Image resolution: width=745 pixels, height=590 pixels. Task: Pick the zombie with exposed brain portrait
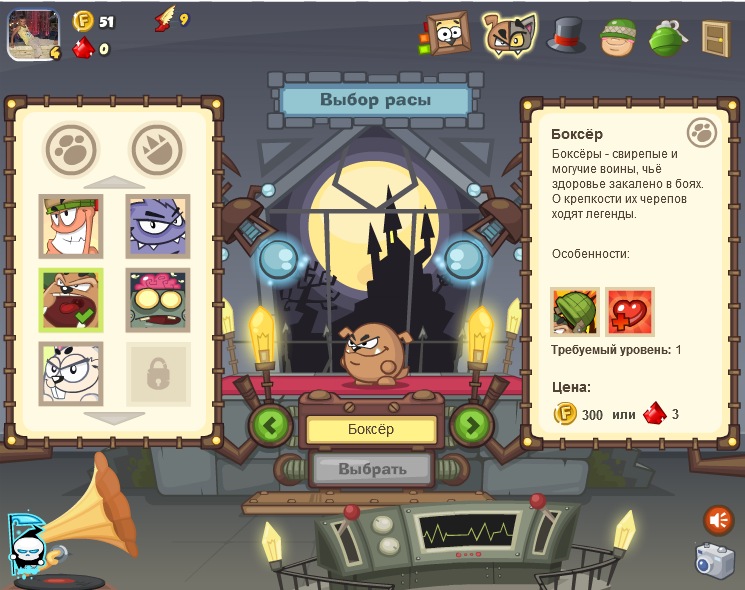coord(158,299)
